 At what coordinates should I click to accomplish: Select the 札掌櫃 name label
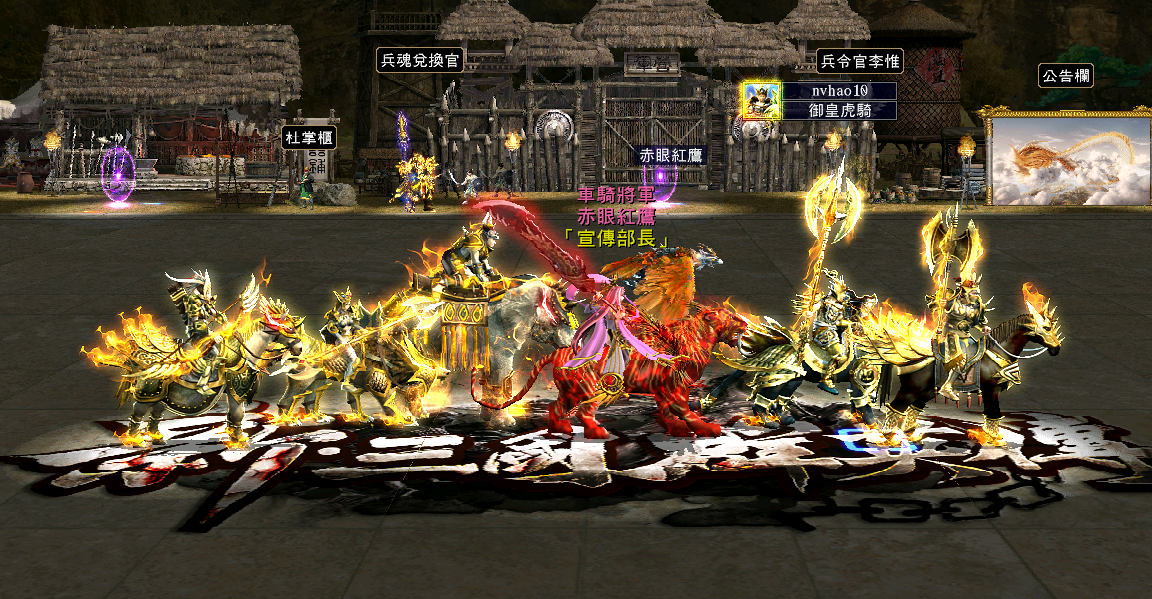click(308, 137)
